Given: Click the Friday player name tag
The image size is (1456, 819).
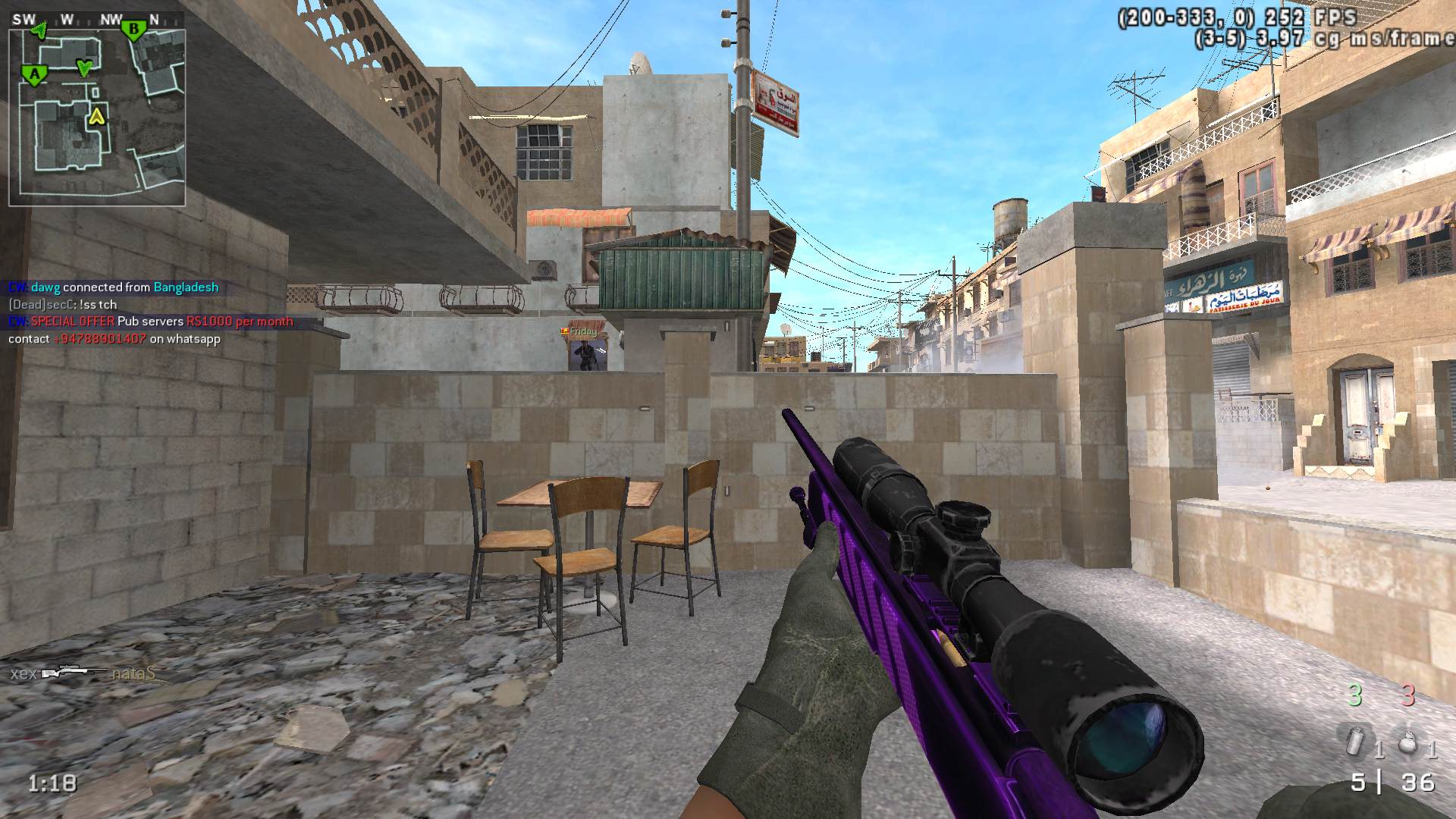Looking at the screenshot, I should [x=582, y=331].
